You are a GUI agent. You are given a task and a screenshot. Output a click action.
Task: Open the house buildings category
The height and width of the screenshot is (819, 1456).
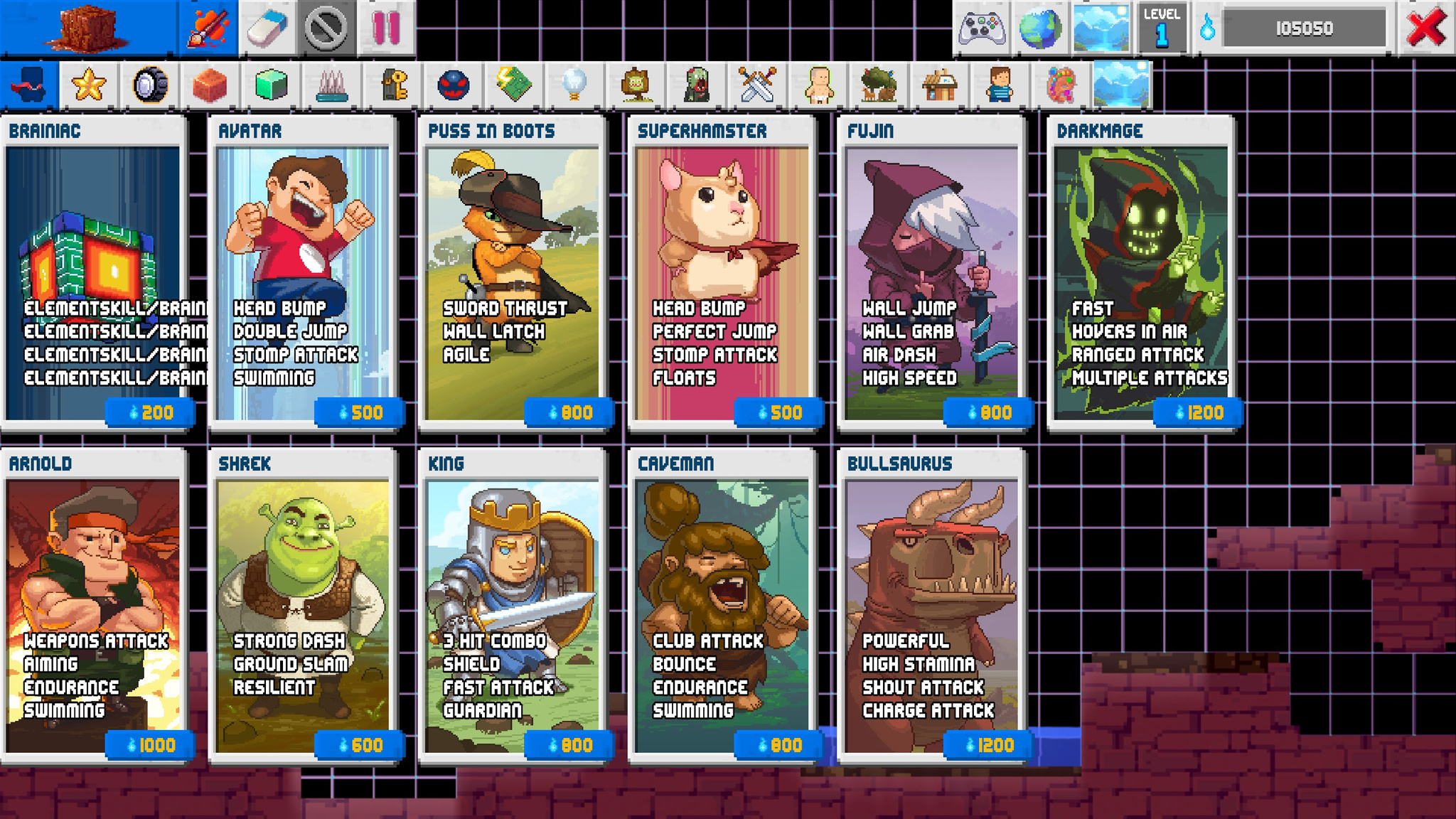pos(940,85)
